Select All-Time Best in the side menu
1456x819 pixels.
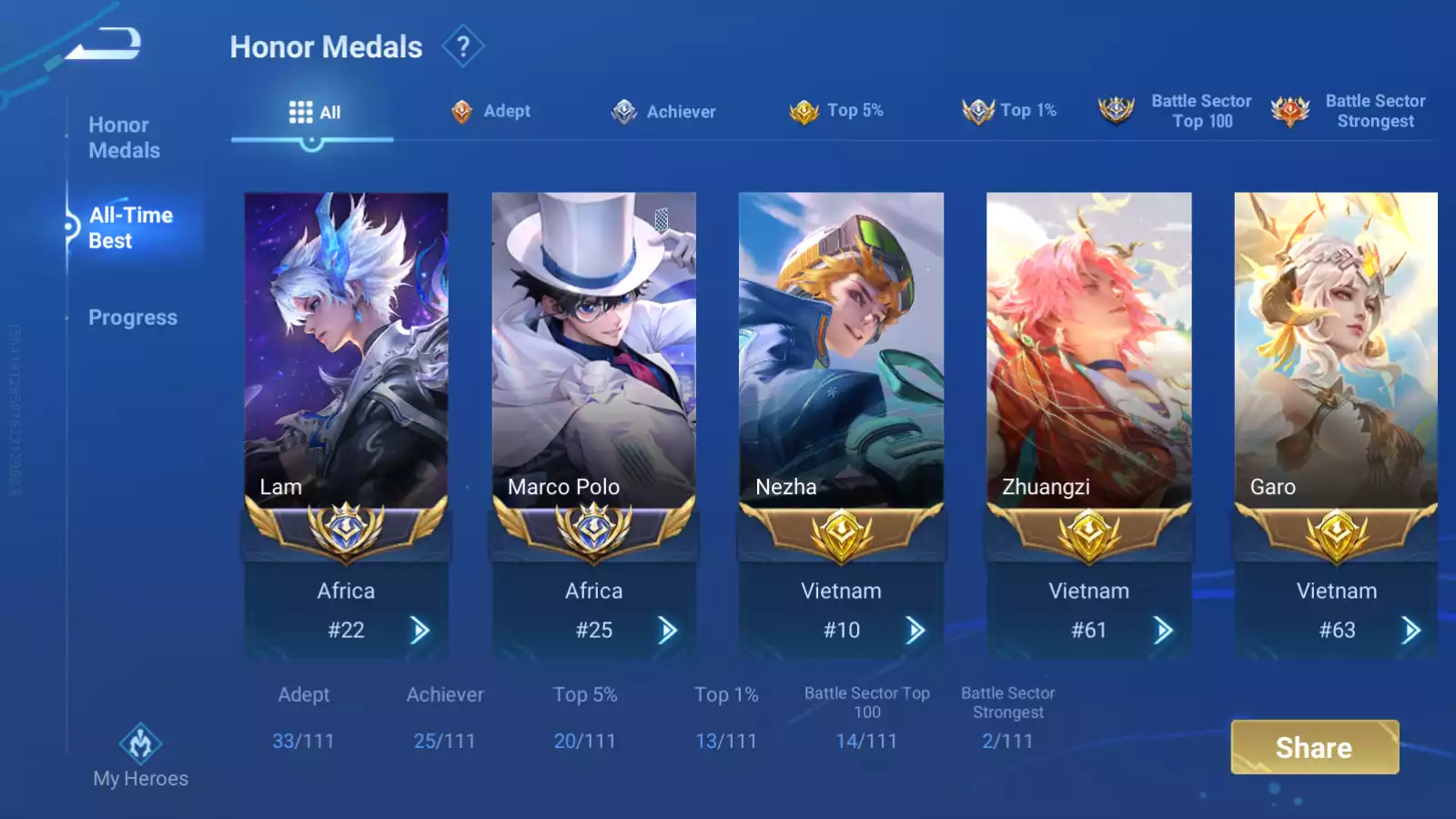[130, 227]
